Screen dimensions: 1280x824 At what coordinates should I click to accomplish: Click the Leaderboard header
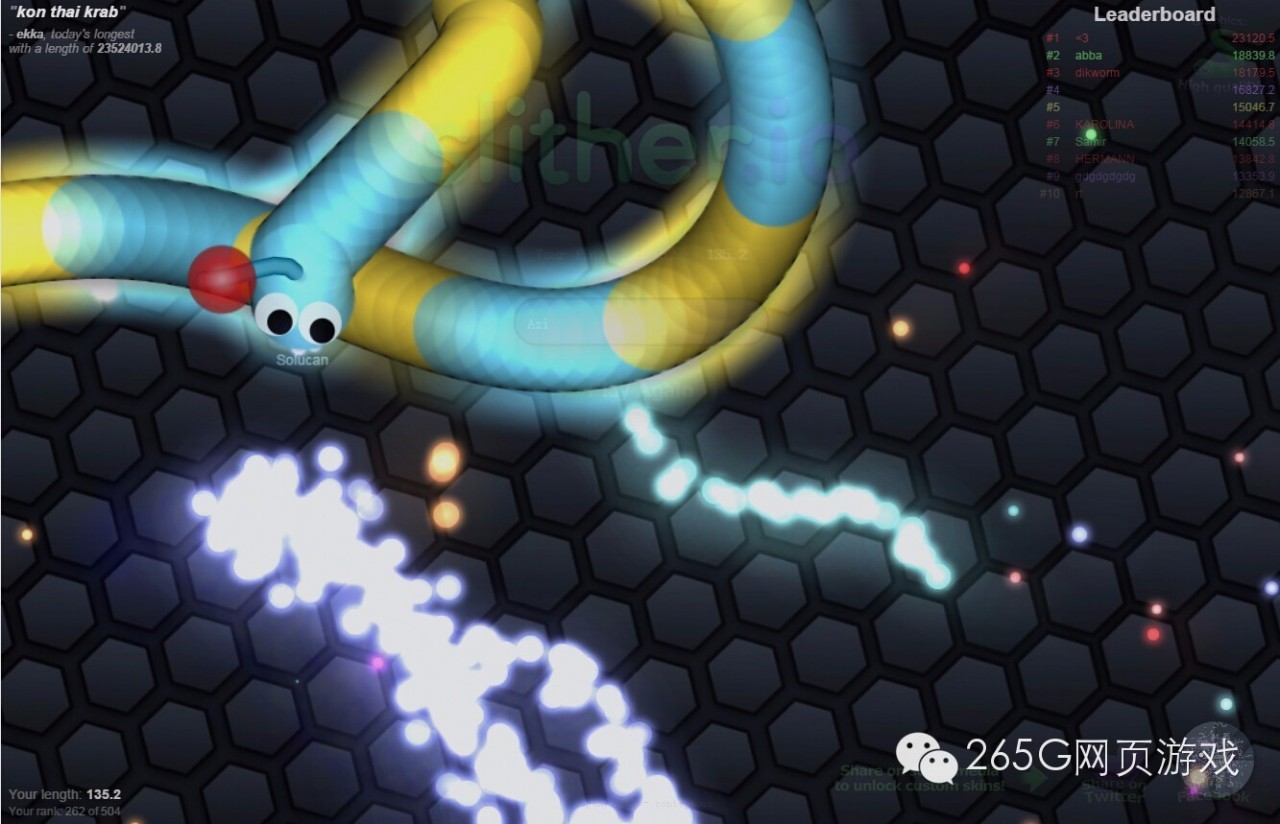pos(1155,15)
